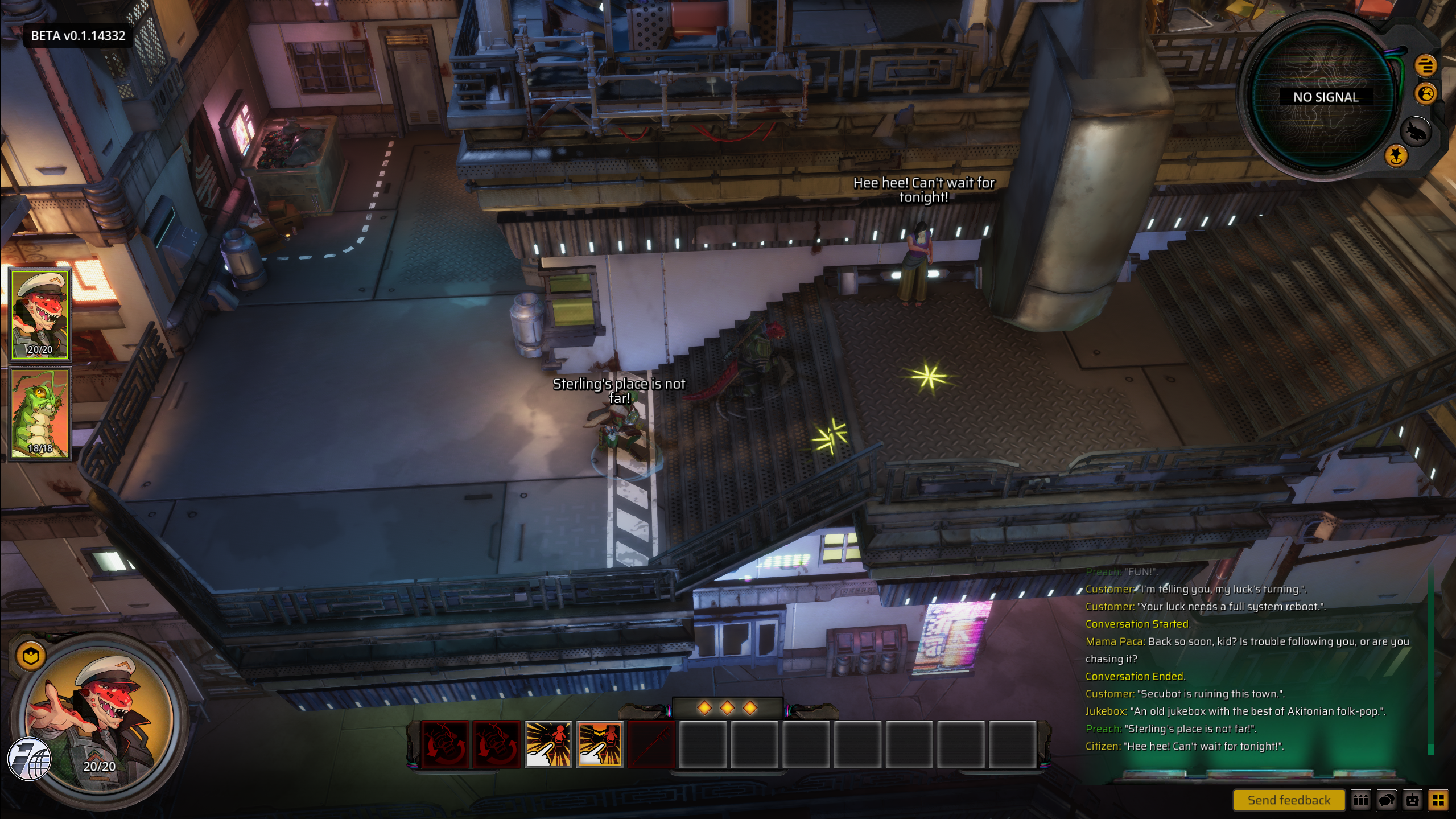Image resolution: width=1456 pixels, height=819 pixels.
Task: Click the stacked-lines button beside the minimap
Action: [x=1425, y=65]
